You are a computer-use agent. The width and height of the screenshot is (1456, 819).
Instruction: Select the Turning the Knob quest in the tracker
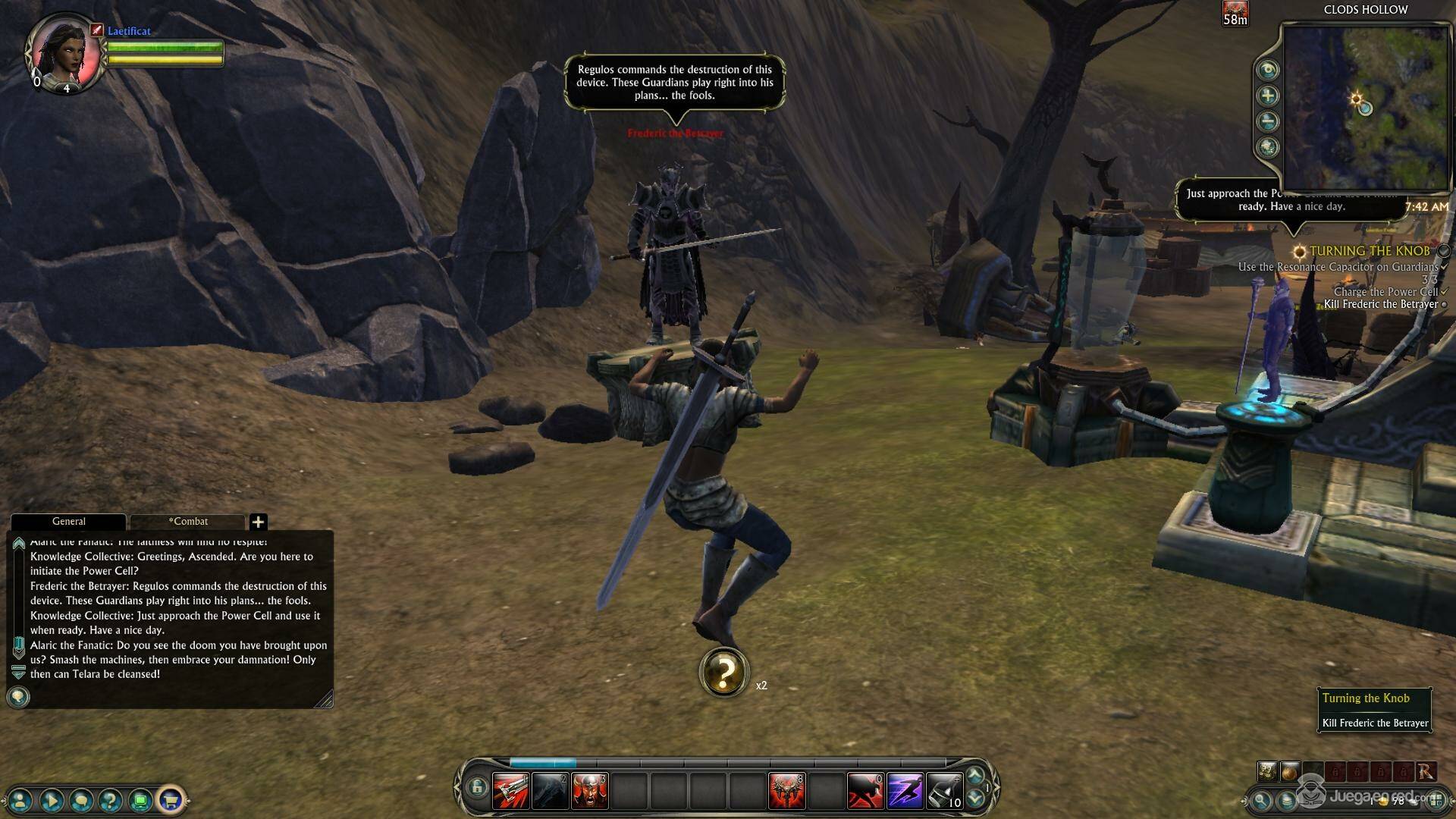click(1369, 251)
